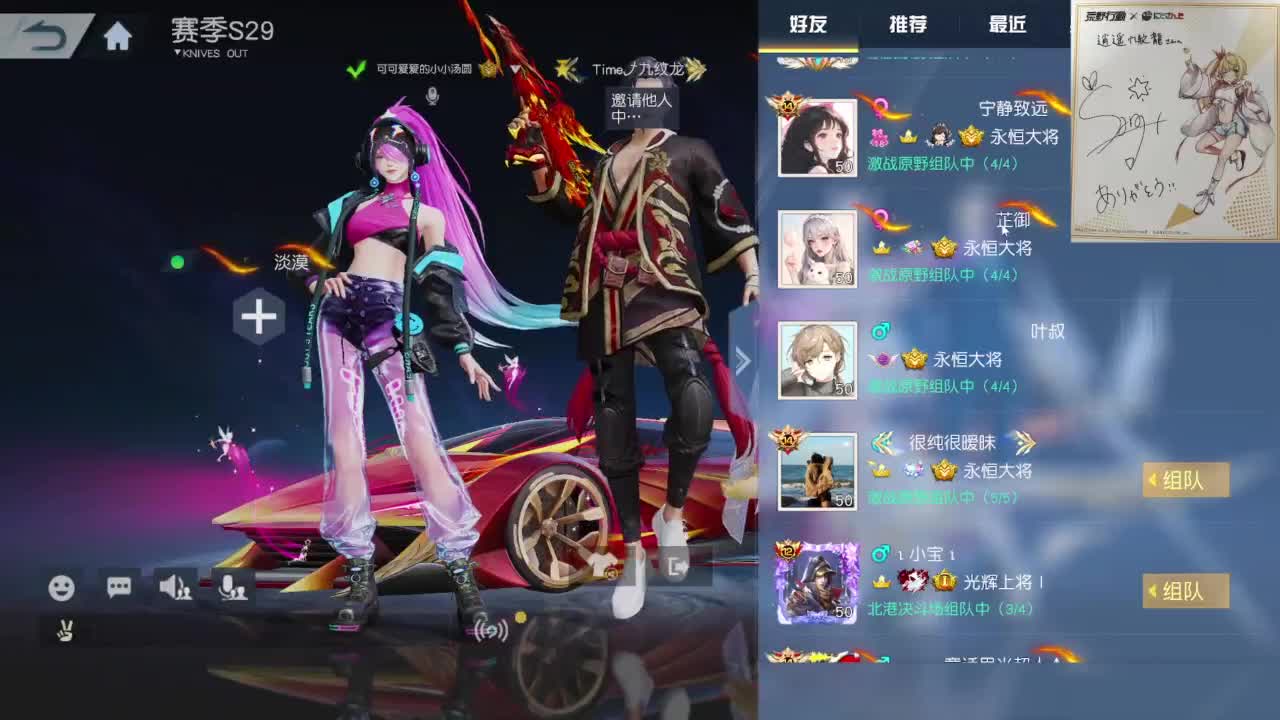Click the home icon at top left

(x=119, y=33)
